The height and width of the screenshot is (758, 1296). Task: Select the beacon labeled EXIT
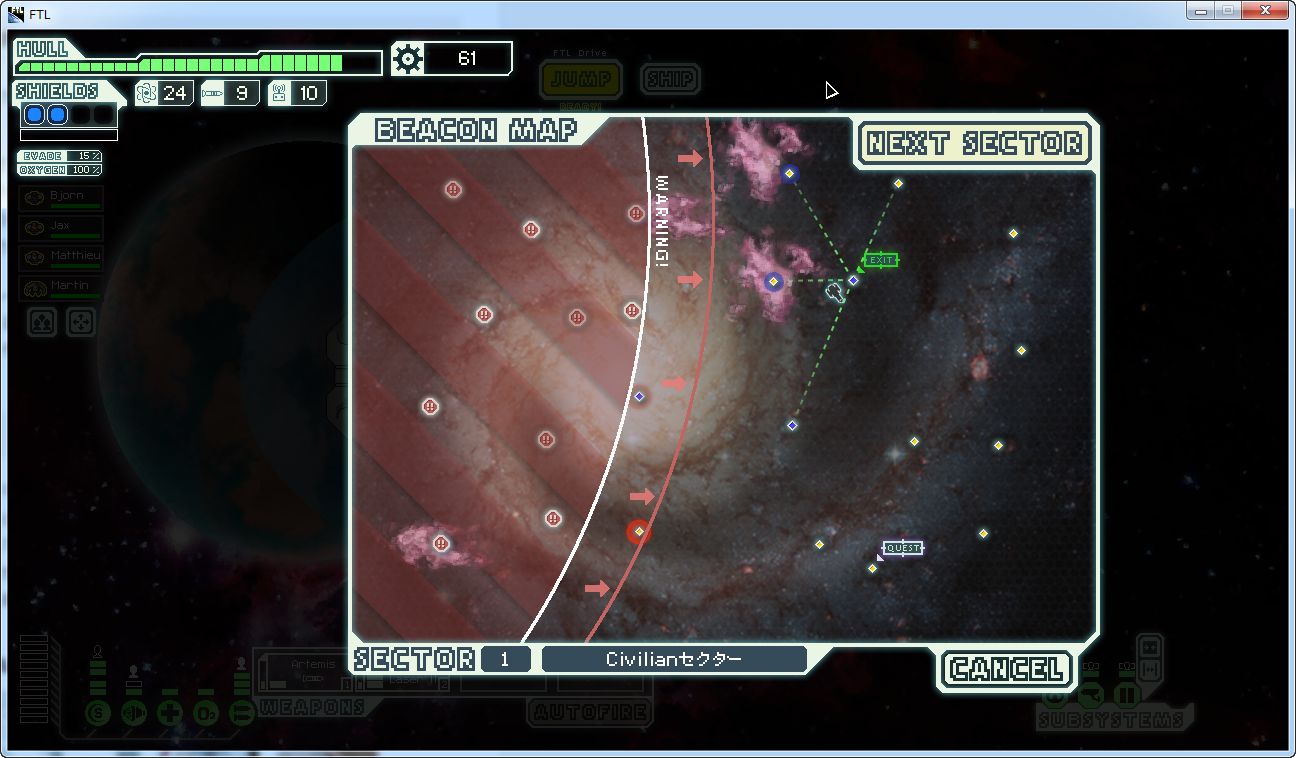(x=853, y=280)
